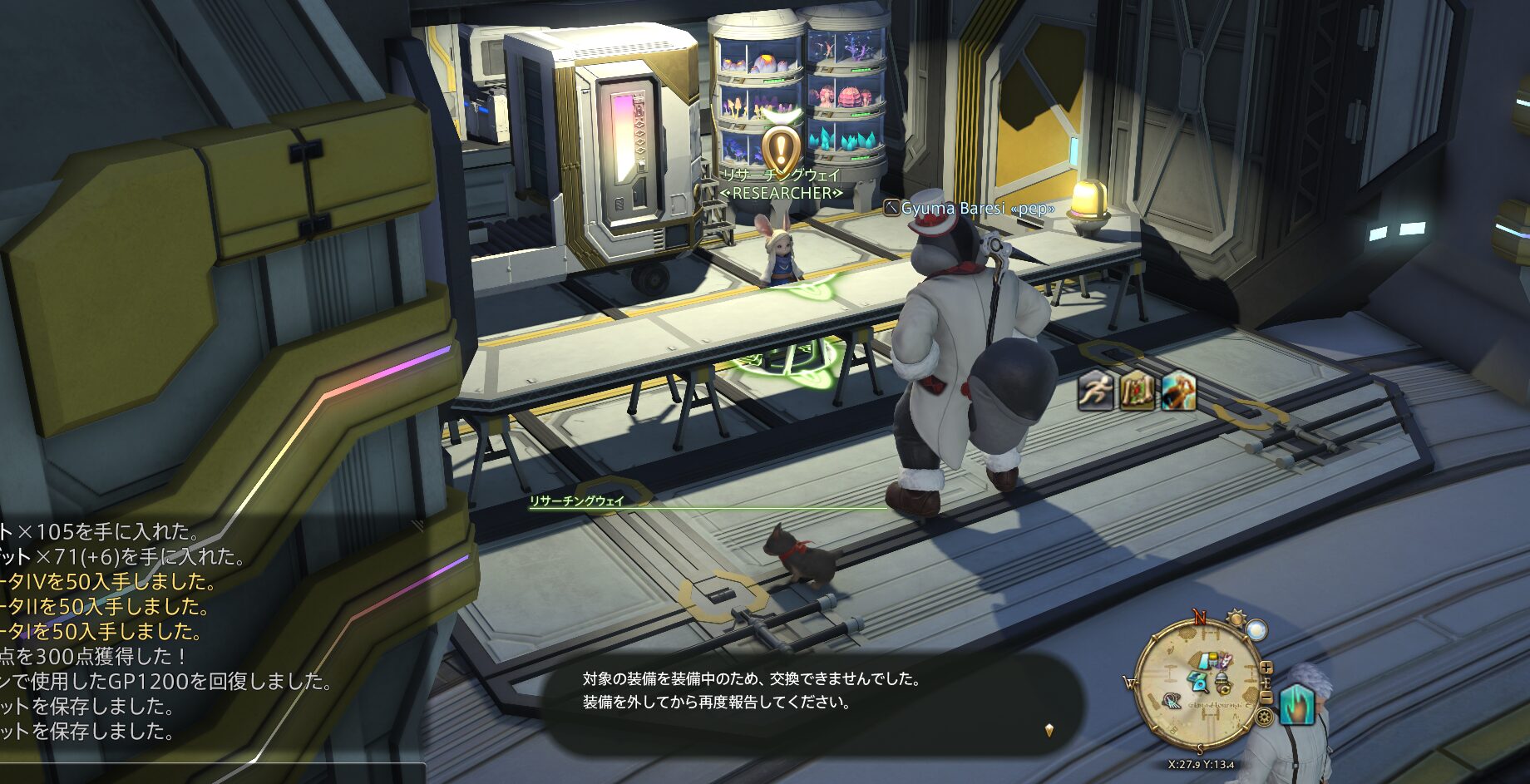Screen dimensions: 1530x784
Task: Select the golden figure status effect icon
Action: pos(1178,390)
